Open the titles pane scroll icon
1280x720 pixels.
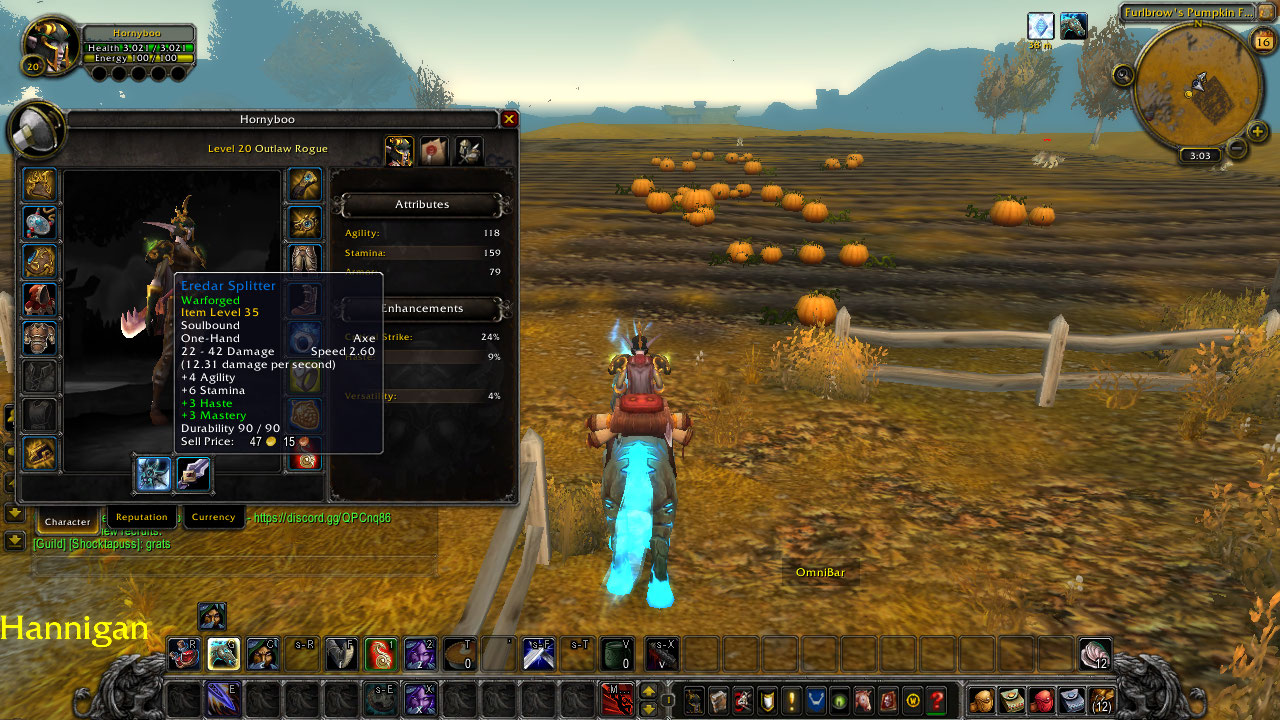[x=433, y=151]
